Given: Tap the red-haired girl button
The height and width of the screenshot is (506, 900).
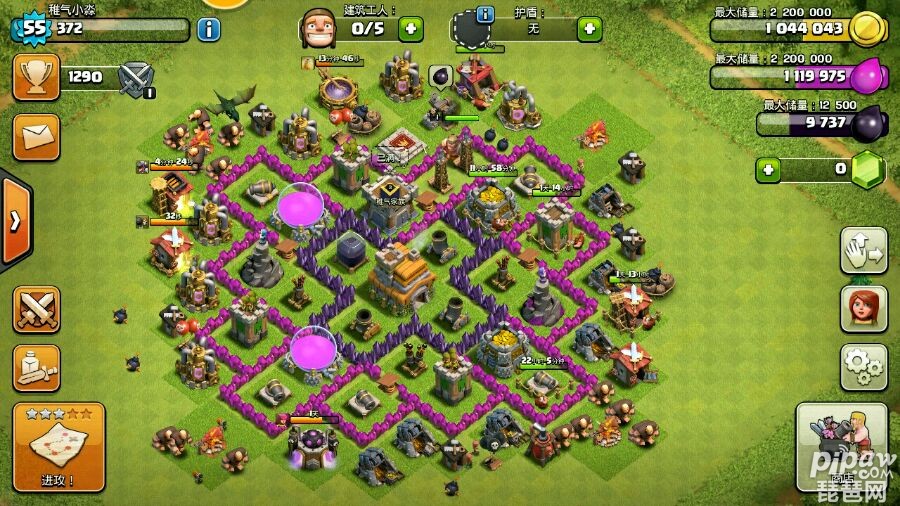Looking at the screenshot, I should tap(862, 309).
